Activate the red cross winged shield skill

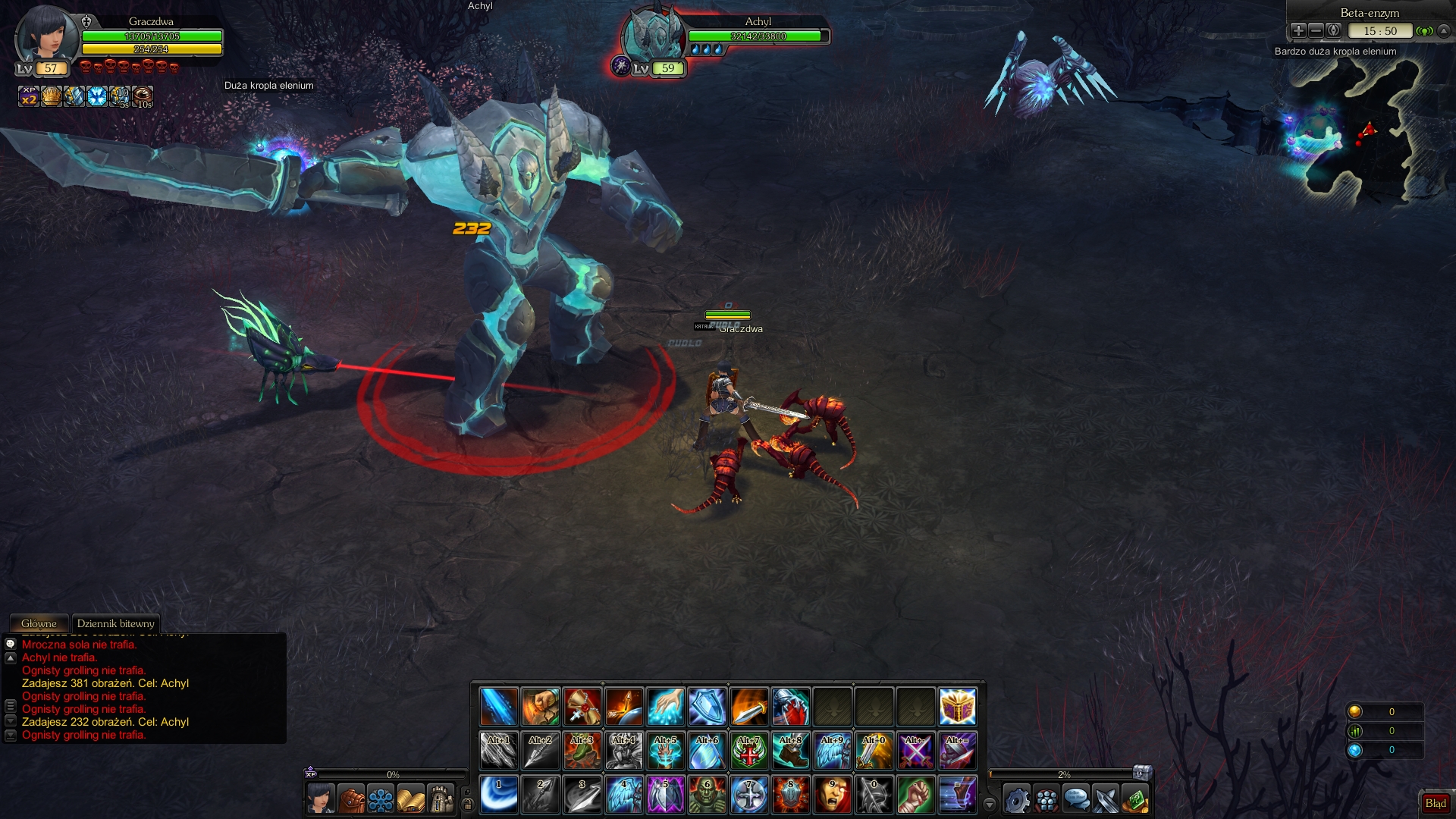click(748, 751)
